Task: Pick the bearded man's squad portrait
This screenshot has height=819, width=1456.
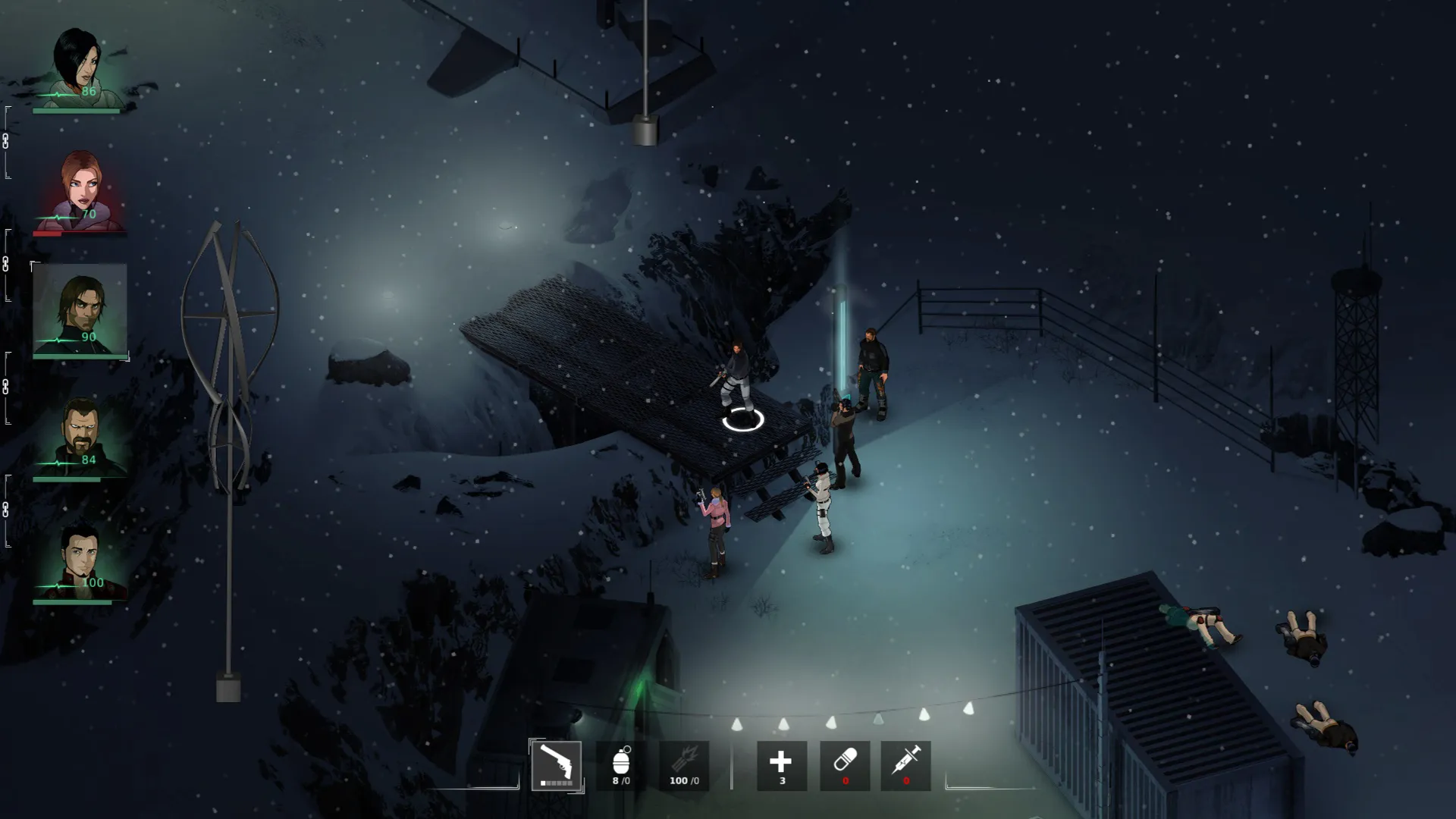Action: [x=80, y=437]
